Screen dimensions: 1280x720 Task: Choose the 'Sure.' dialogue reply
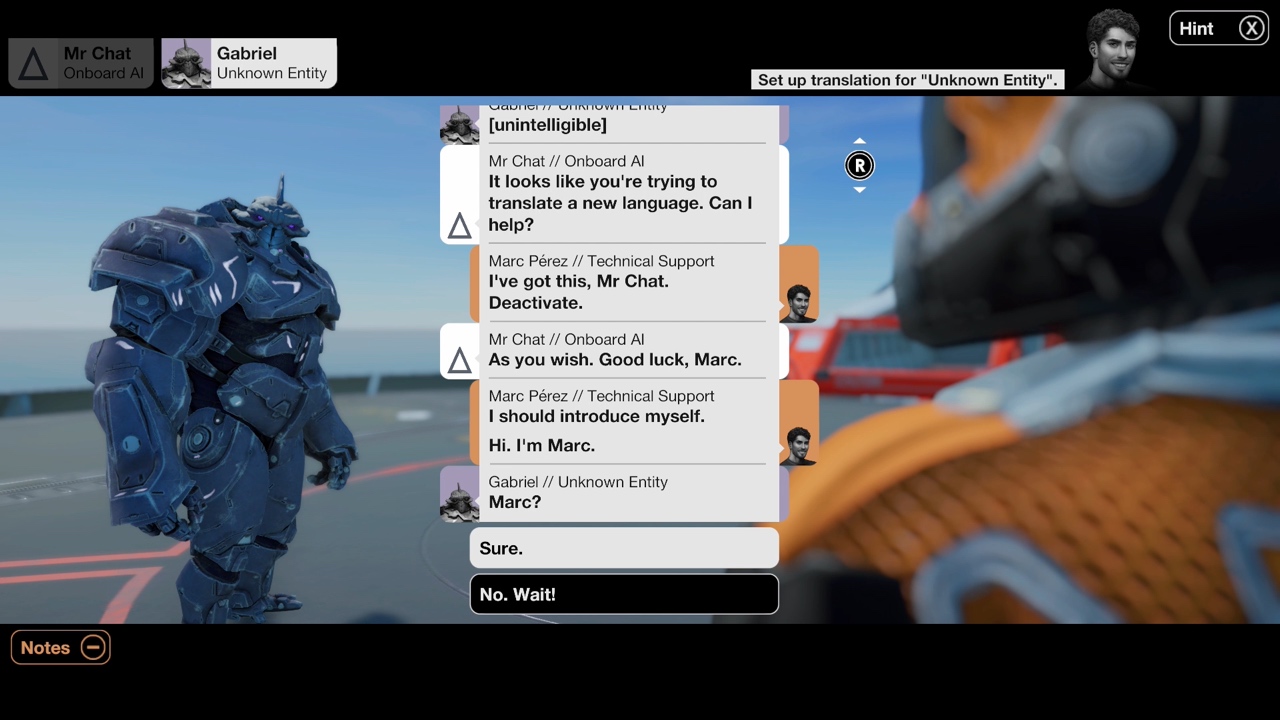(x=624, y=548)
